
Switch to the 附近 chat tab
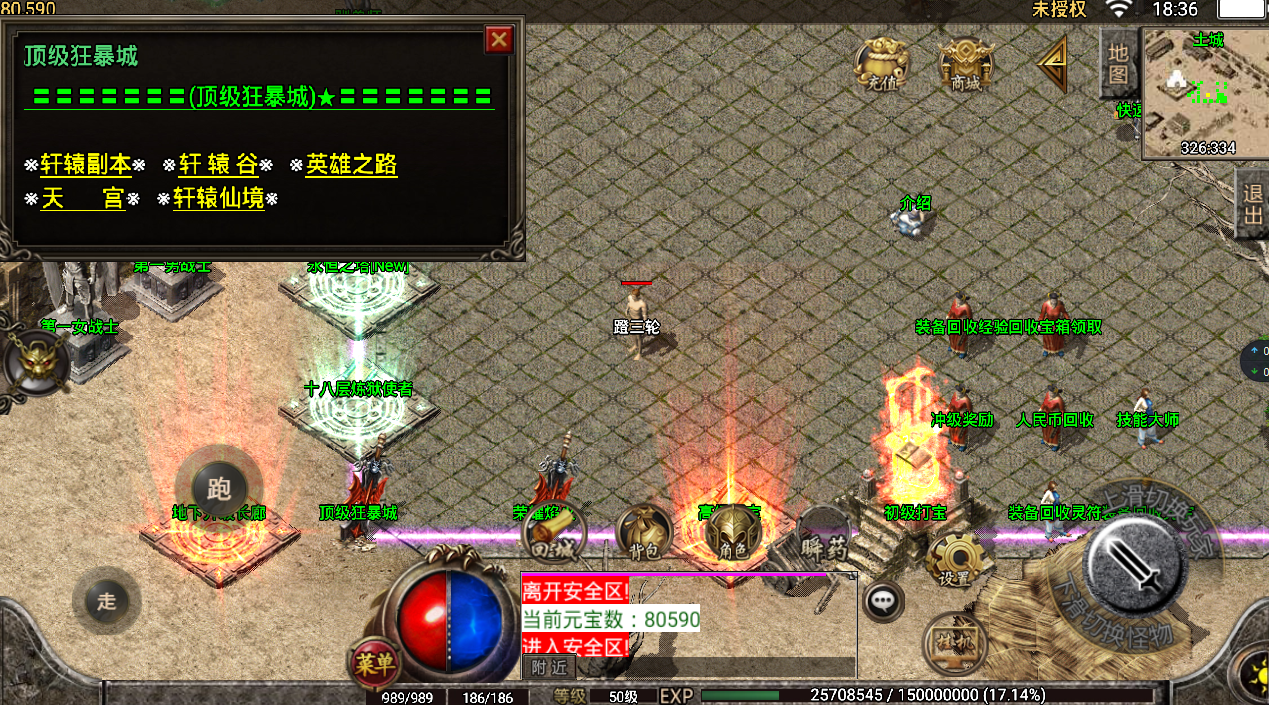tap(548, 667)
